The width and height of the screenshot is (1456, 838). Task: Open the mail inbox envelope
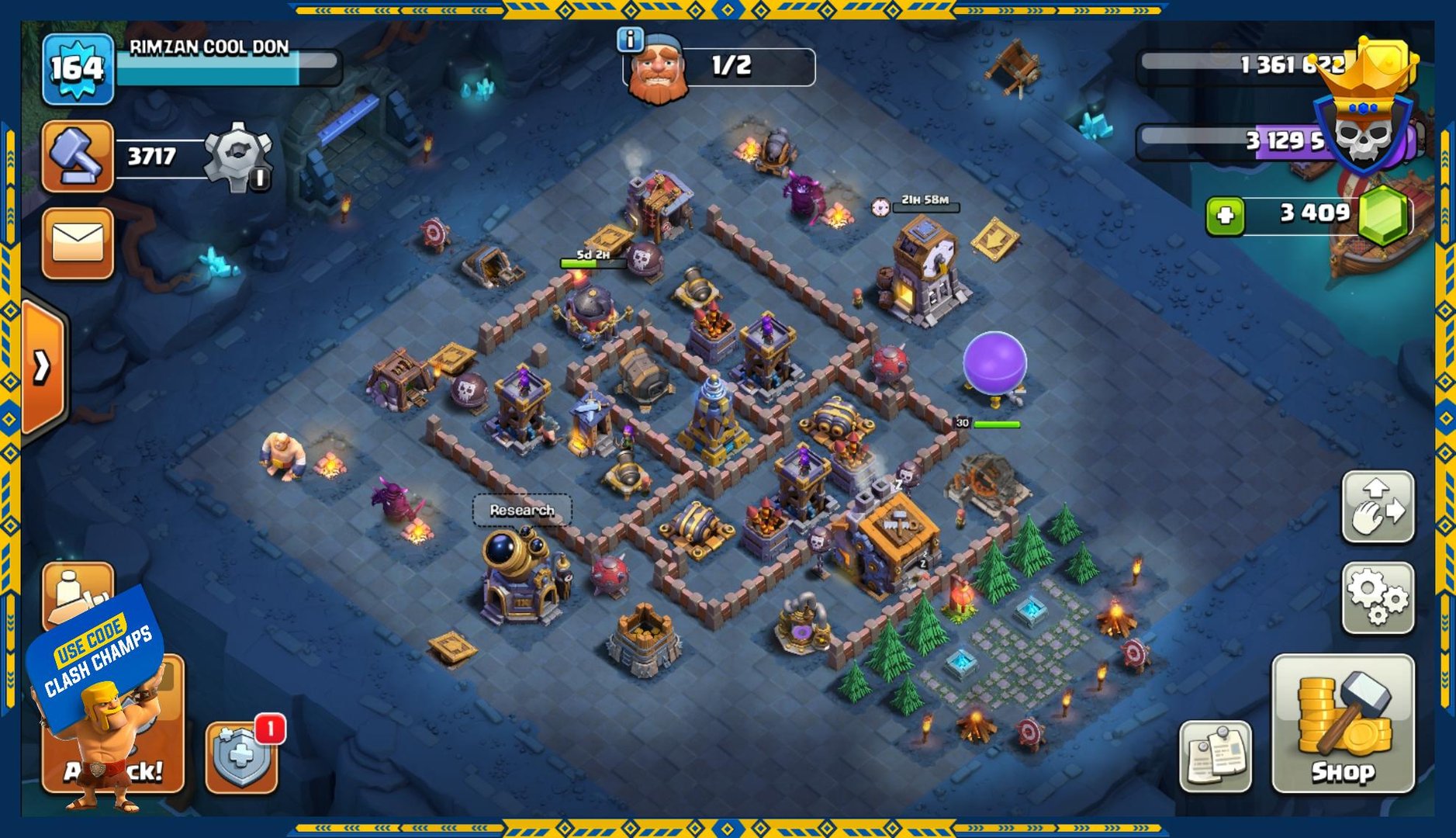(x=77, y=243)
